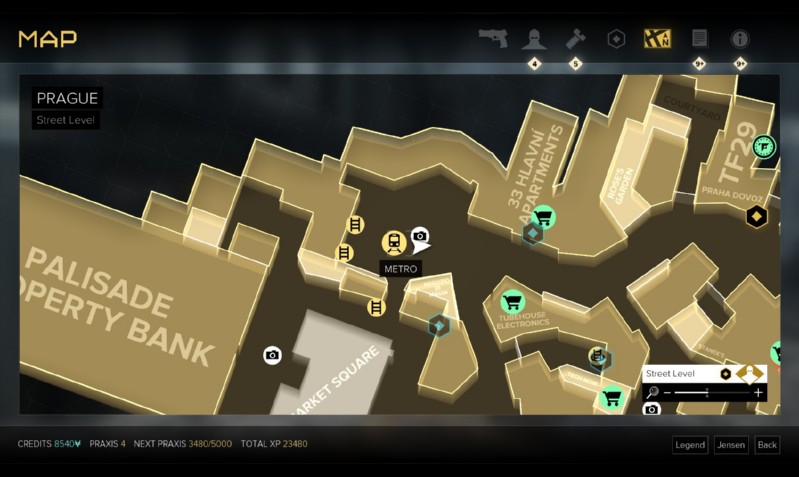Screen dimensions: 799x477
Task: Click the Legend button
Action: [690, 445]
